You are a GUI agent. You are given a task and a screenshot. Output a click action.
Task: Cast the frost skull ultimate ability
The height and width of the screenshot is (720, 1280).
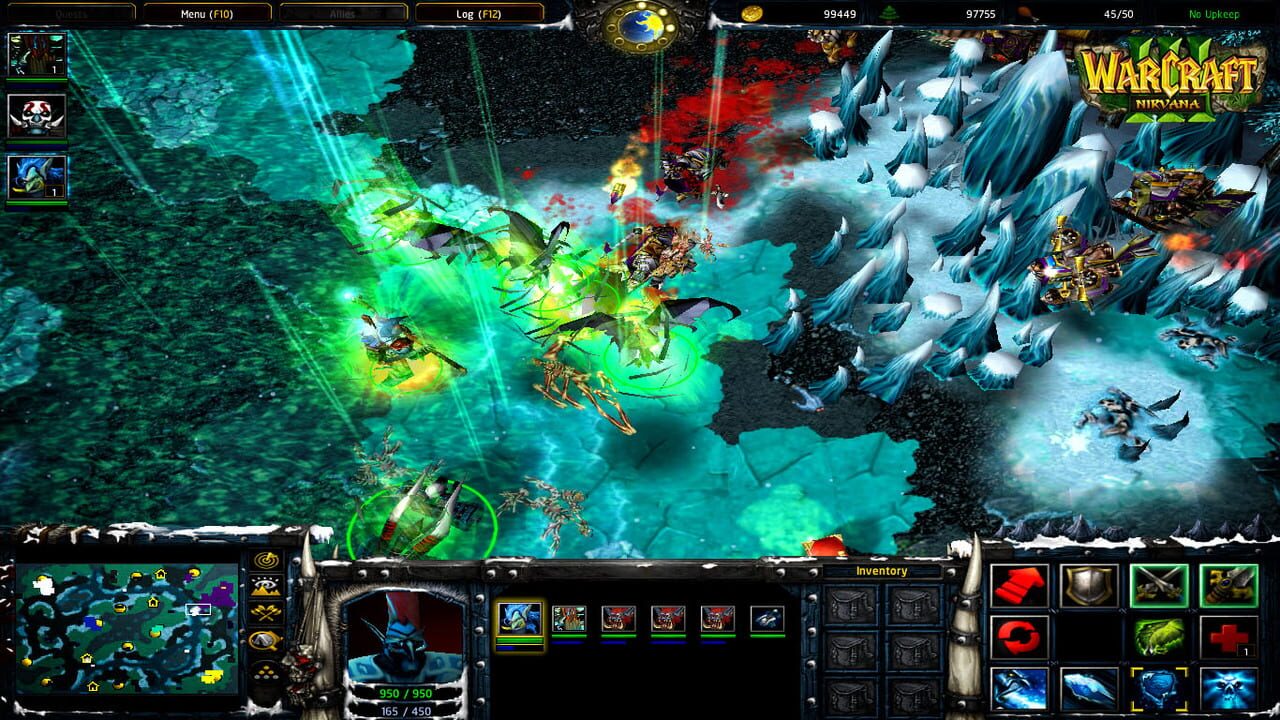[x=1230, y=689]
